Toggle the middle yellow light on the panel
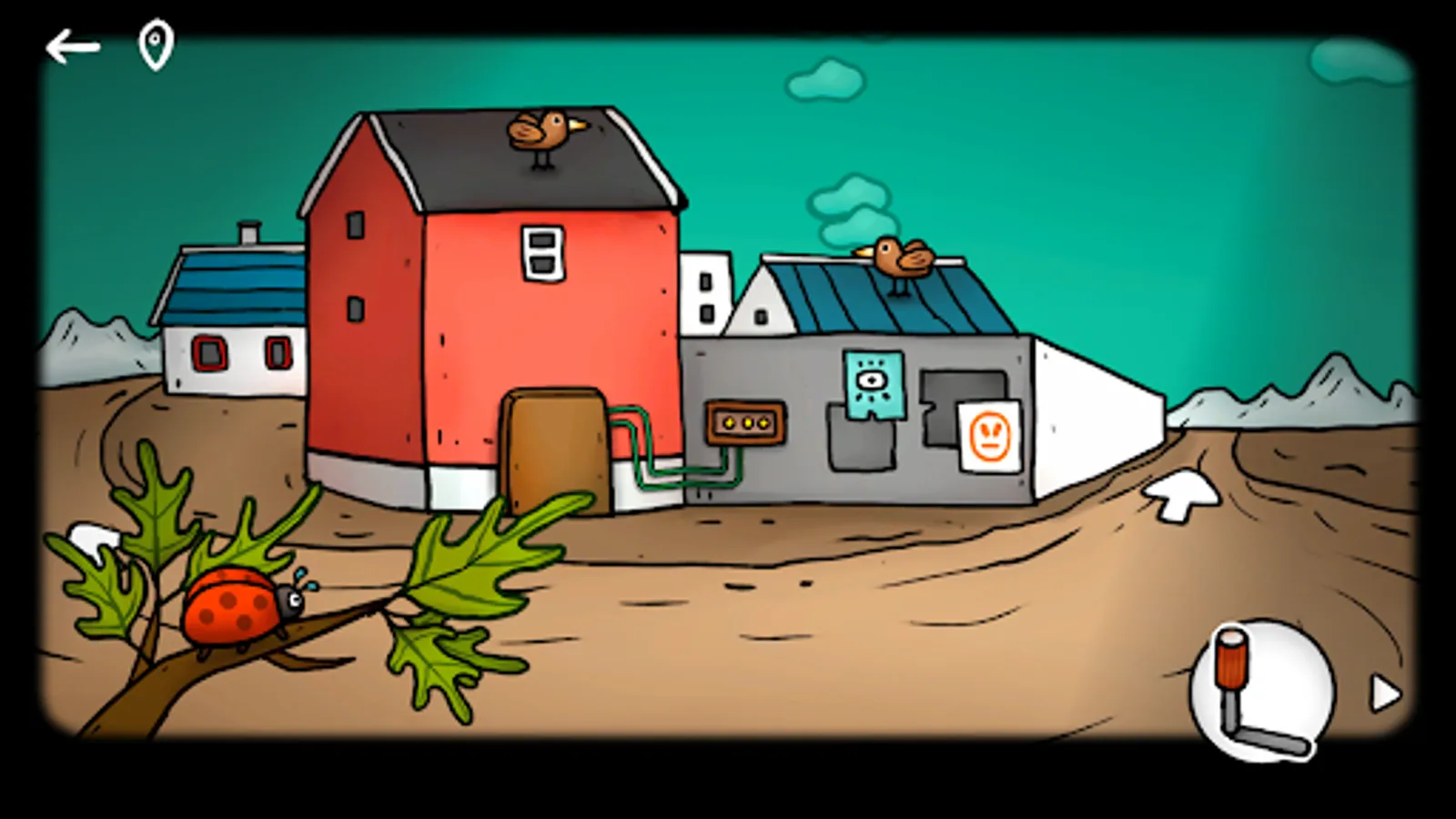Viewport: 1456px width, 819px height. click(748, 423)
